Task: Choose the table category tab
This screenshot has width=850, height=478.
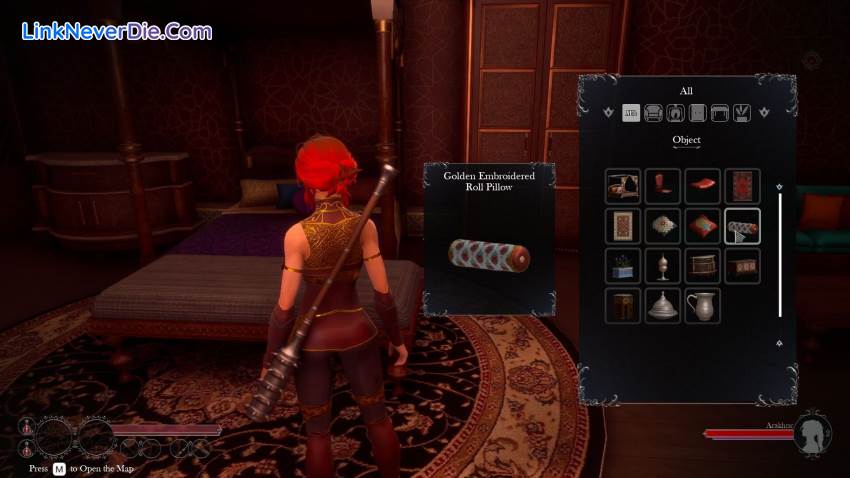Action: (x=719, y=113)
